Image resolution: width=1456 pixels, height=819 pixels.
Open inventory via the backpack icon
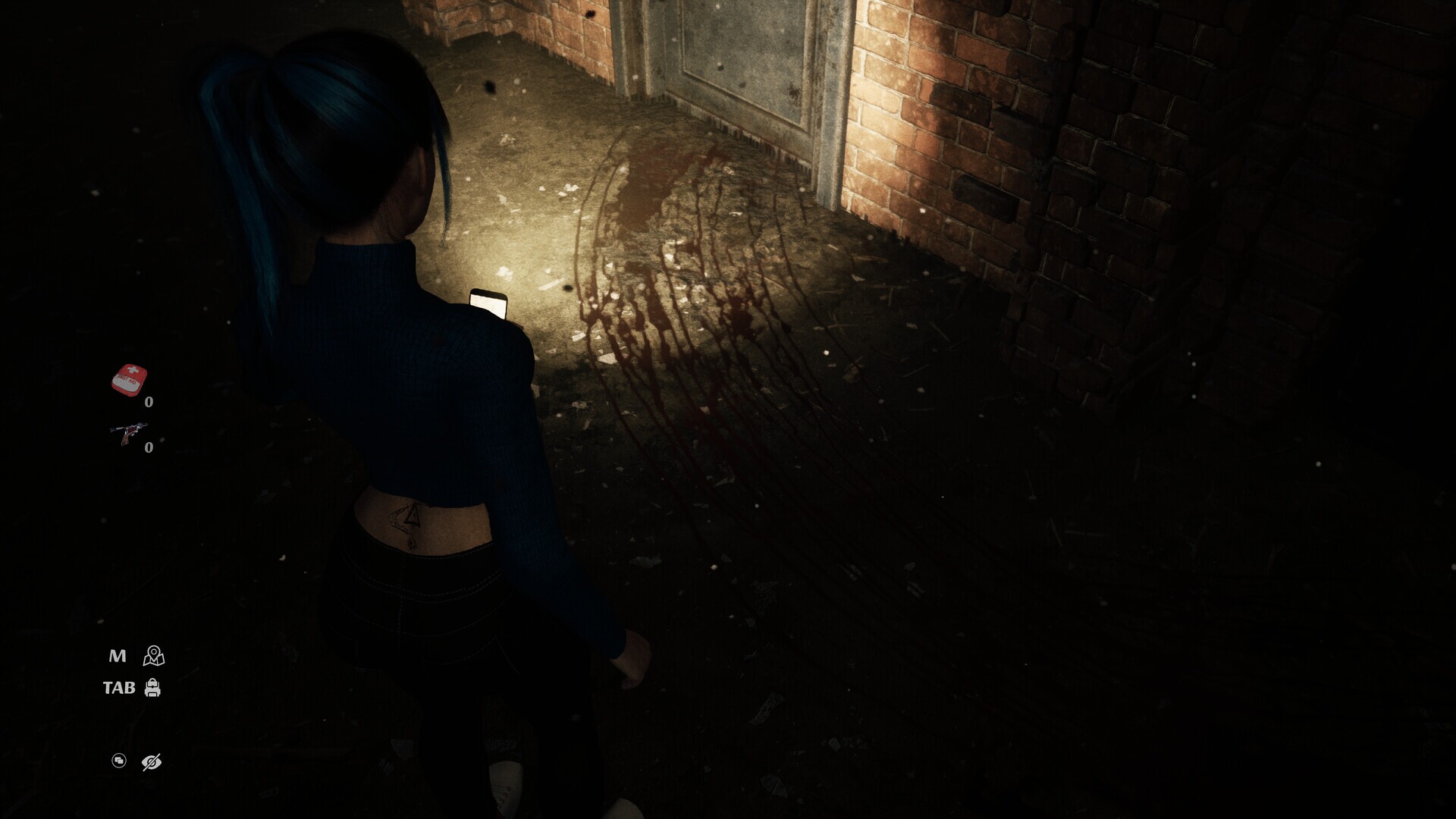(x=153, y=688)
